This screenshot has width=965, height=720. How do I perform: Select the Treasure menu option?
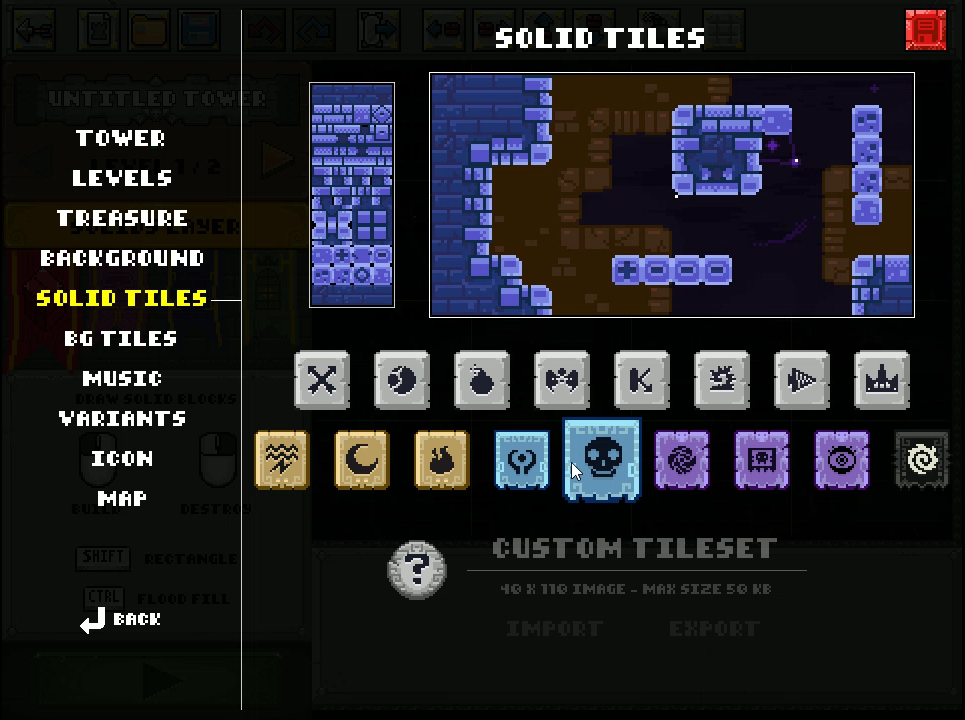(x=122, y=218)
